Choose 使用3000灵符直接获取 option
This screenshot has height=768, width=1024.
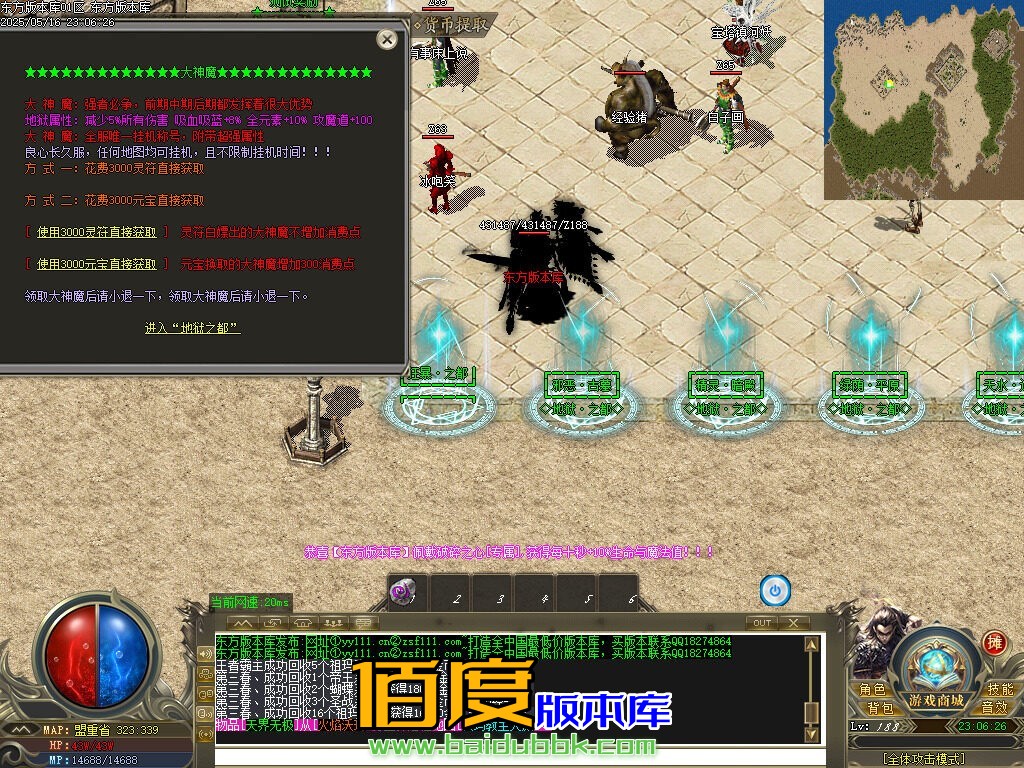(x=96, y=232)
